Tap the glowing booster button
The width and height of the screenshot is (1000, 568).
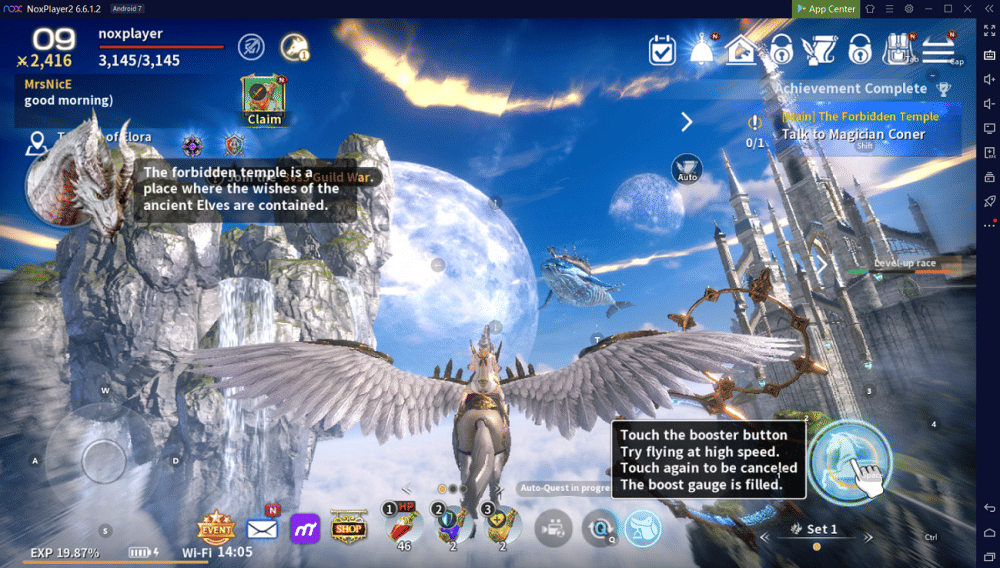coord(849,461)
